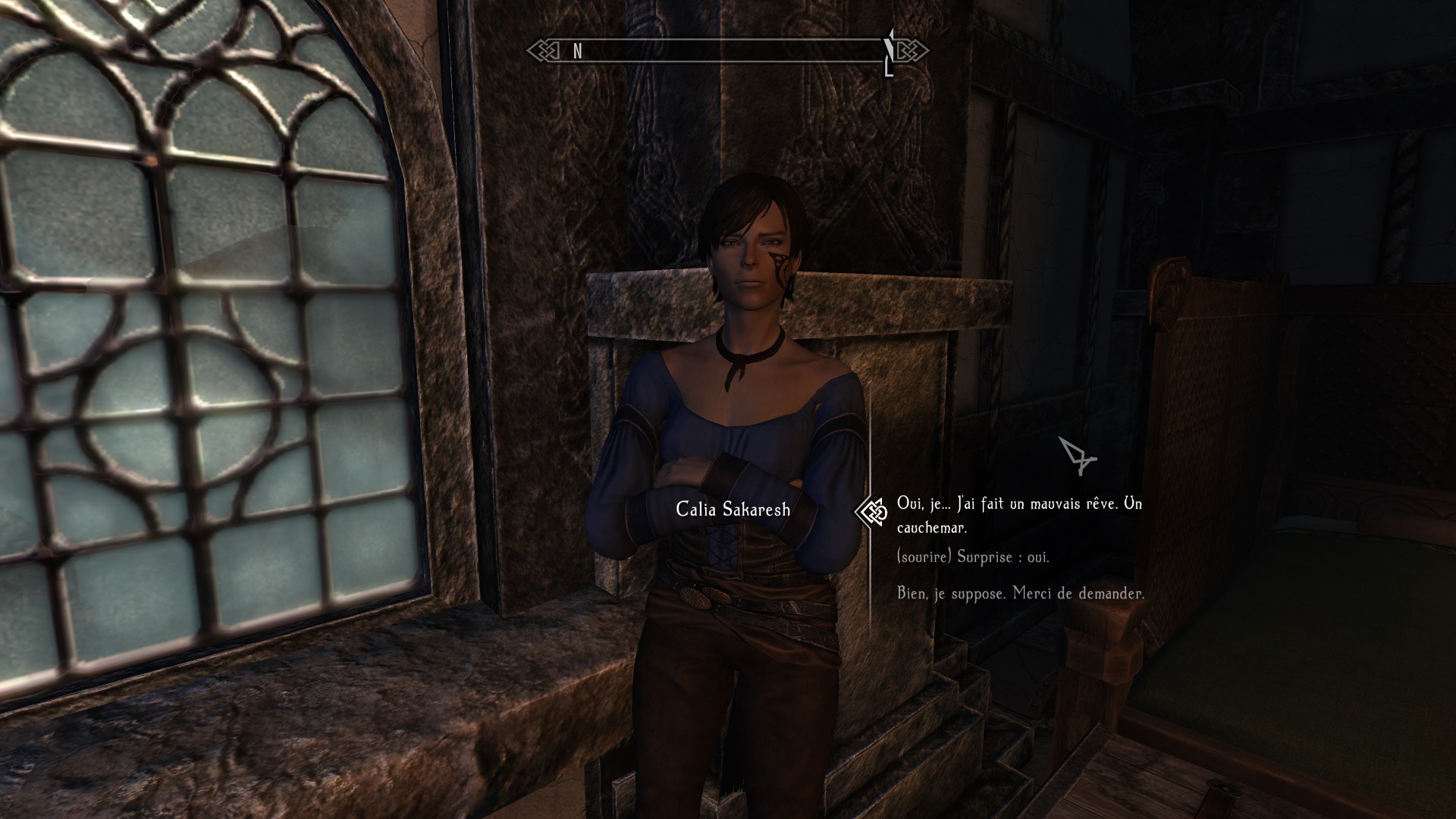Pick 'Bien, je suppose. Merci de demander.'
Image resolution: width=1456 pixels, height=819 pixels.
click(1021, 594)
